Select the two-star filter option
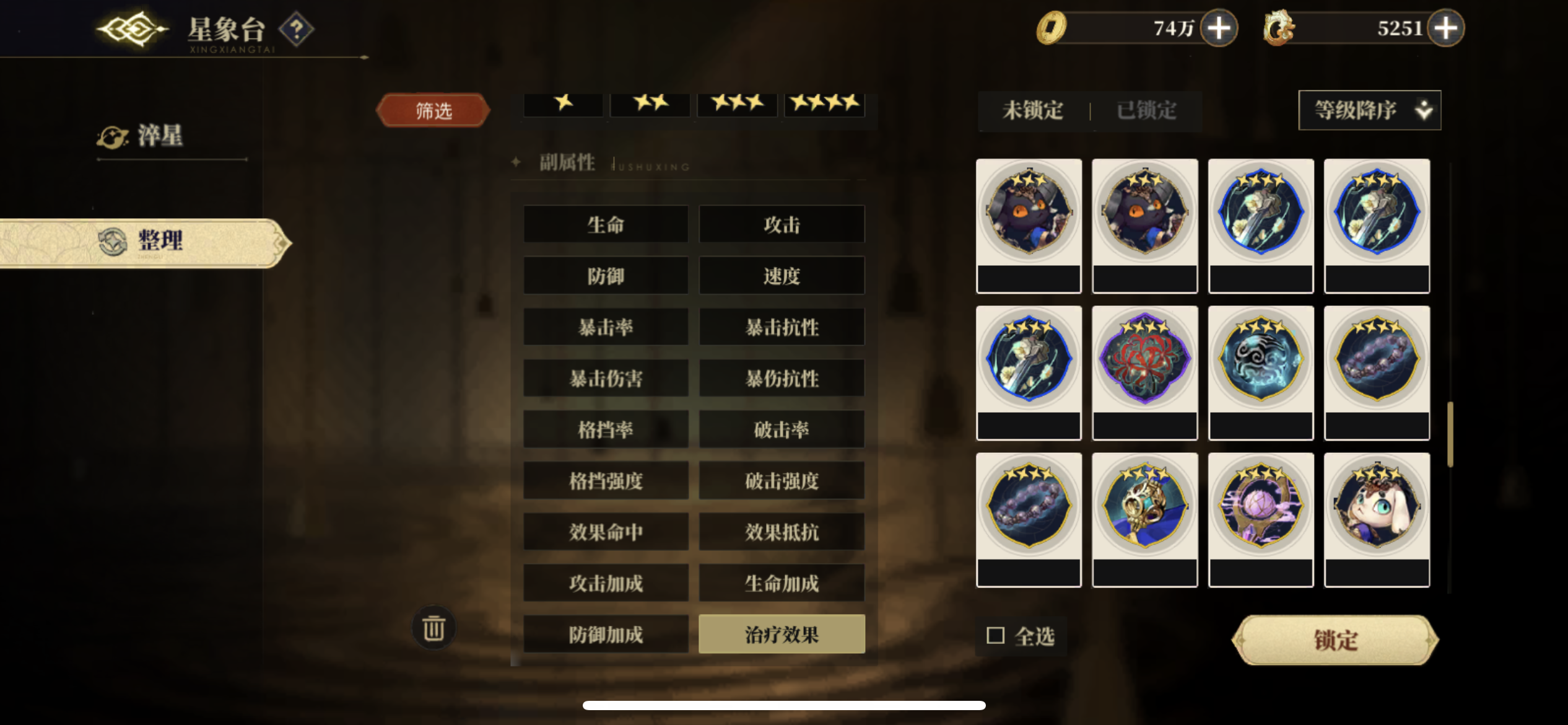Viewport: 1568px width, 725px height. [x=650, y=104]
